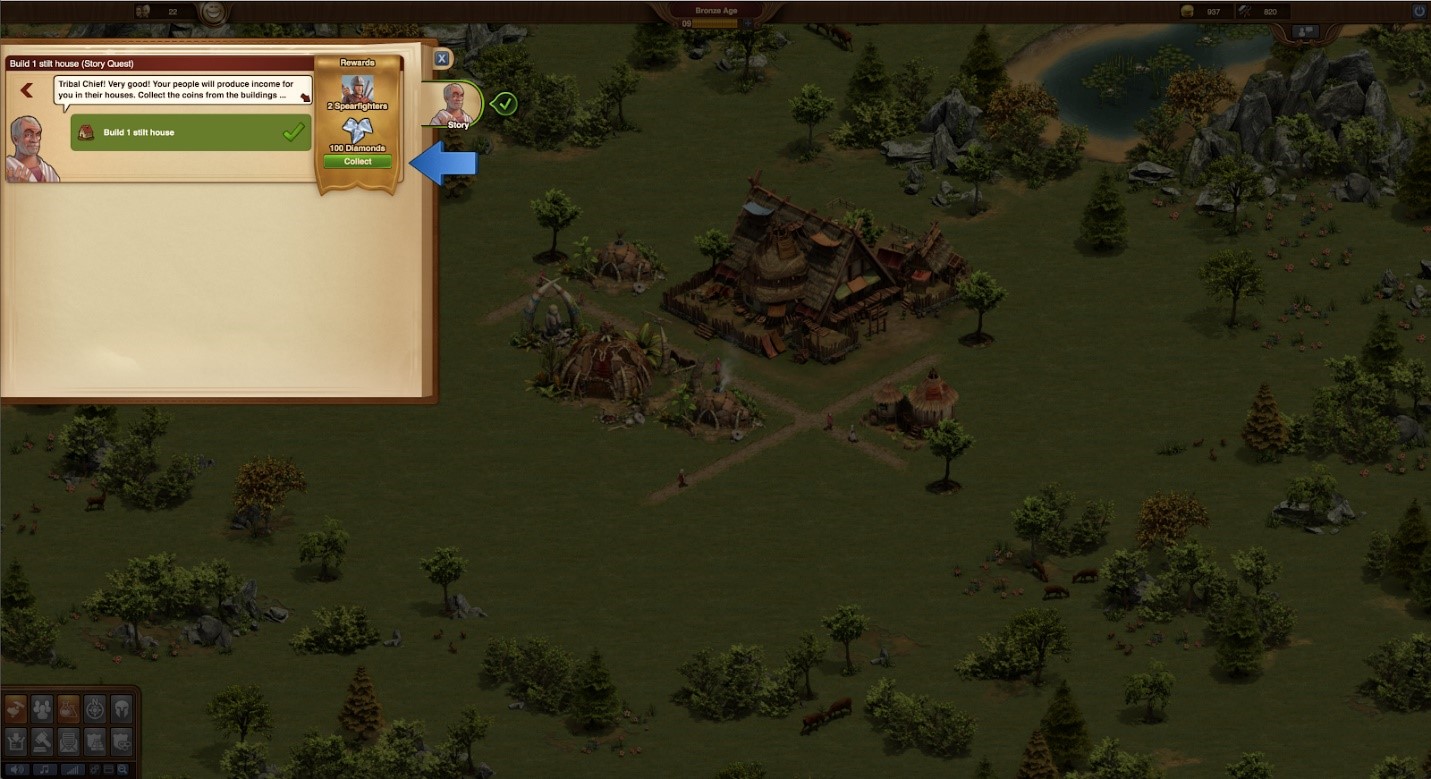
Task: Open army management helmet icon
Action: 121,708
